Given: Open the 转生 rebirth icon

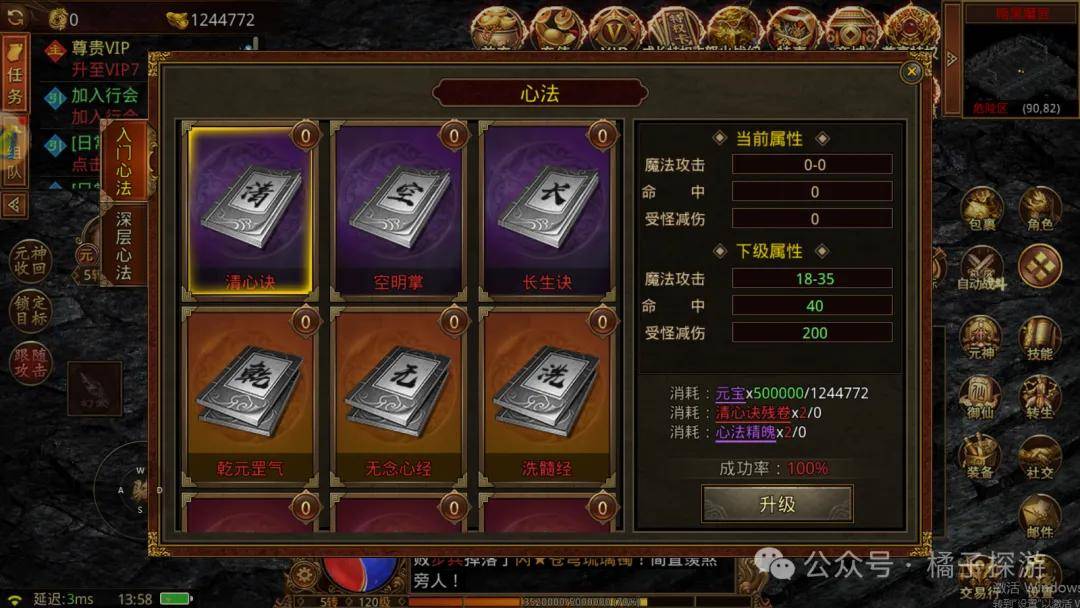Looking at the screenshot, I should (x=1040, y=398).
